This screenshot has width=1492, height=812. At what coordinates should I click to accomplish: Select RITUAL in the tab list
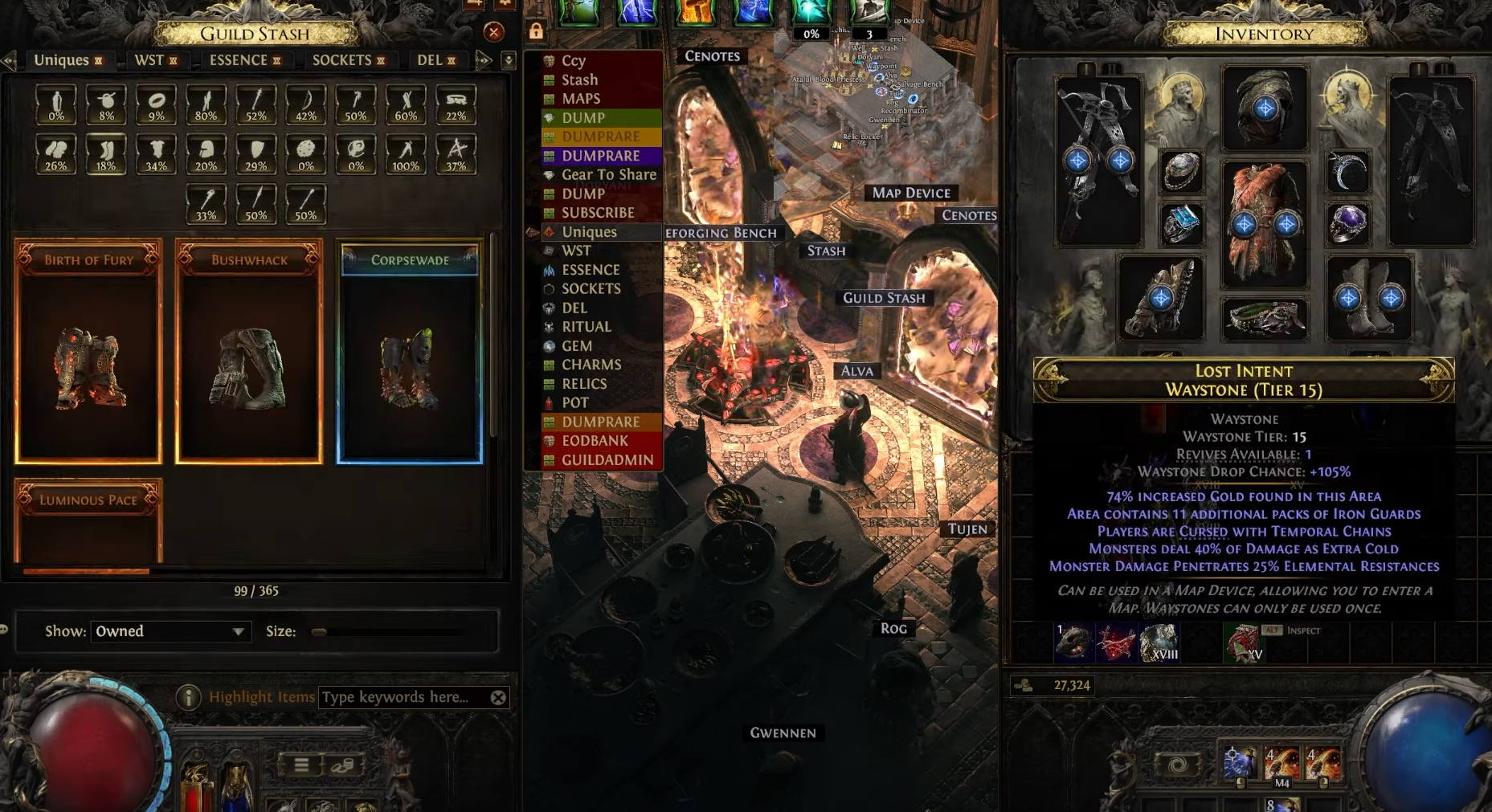586,327
